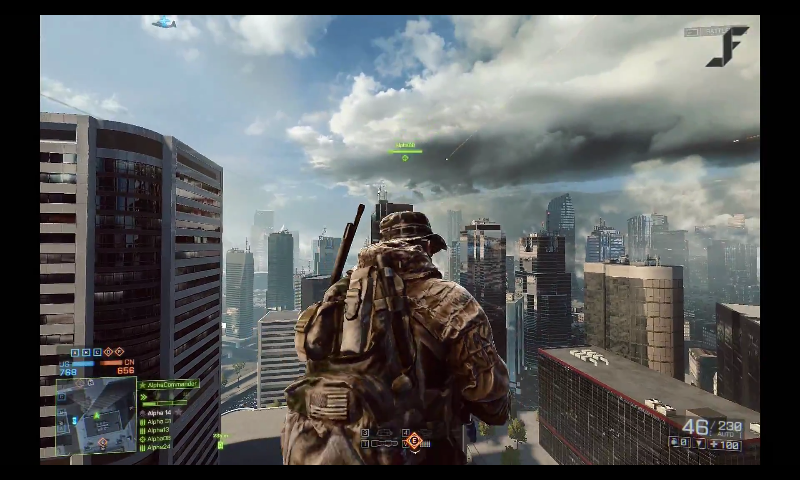Viewport: 800px width, 480px height.
Task: Click the squad-mate marker above the soldier
Action: coord(405,151)
